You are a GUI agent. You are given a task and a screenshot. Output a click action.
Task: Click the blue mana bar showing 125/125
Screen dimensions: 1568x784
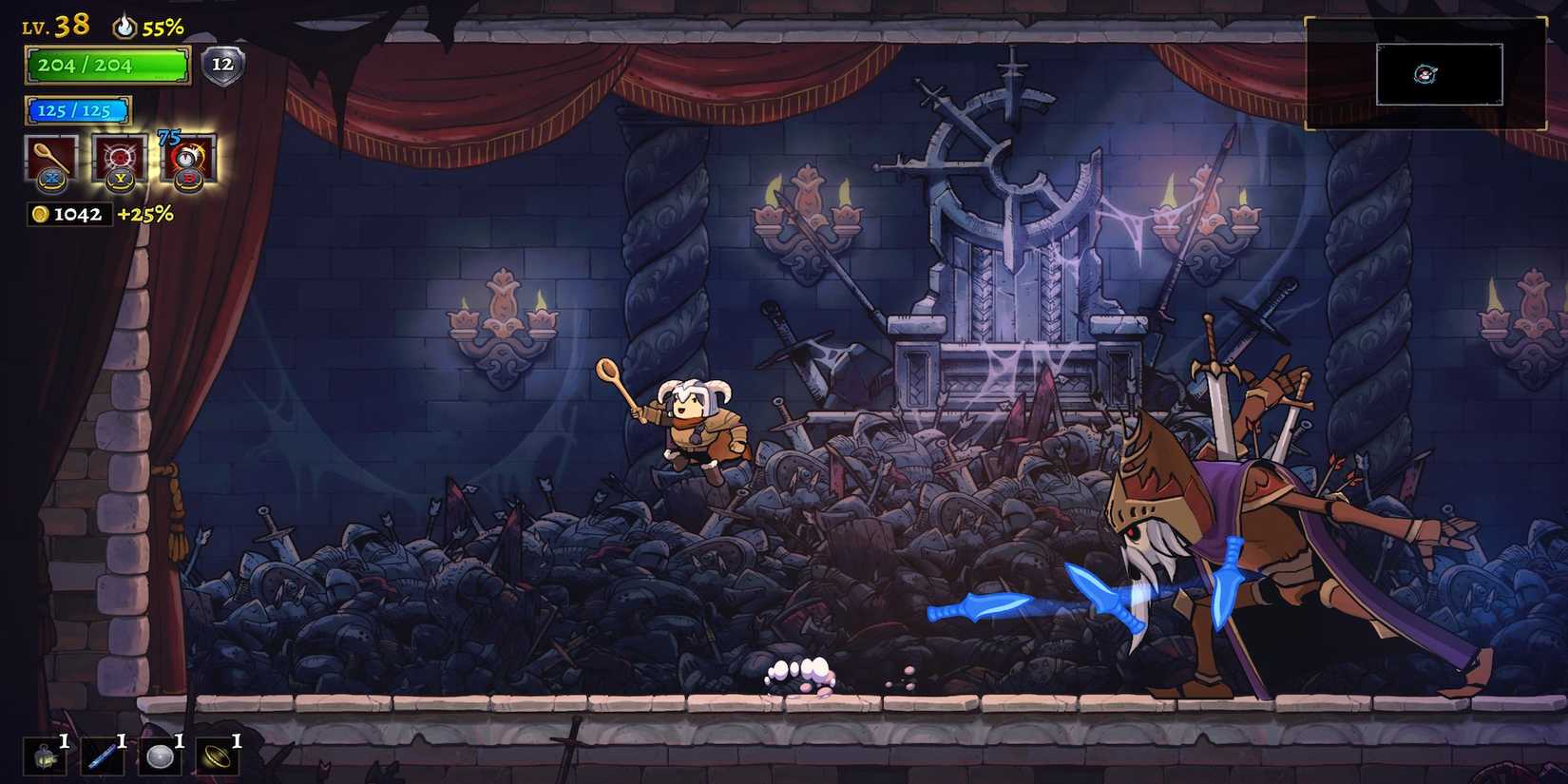(x=78, y=109)
